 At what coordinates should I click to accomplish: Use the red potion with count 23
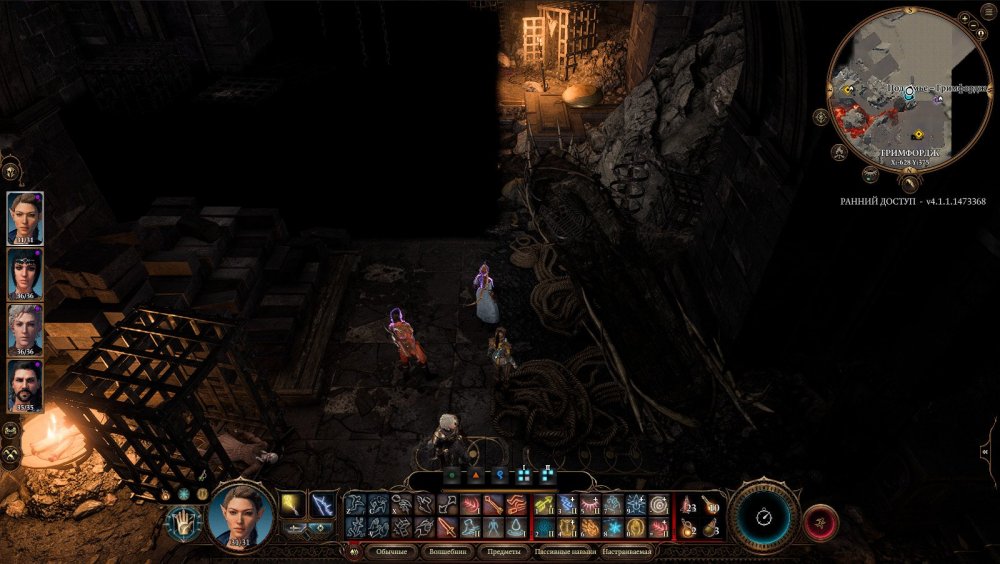(687, 507)
